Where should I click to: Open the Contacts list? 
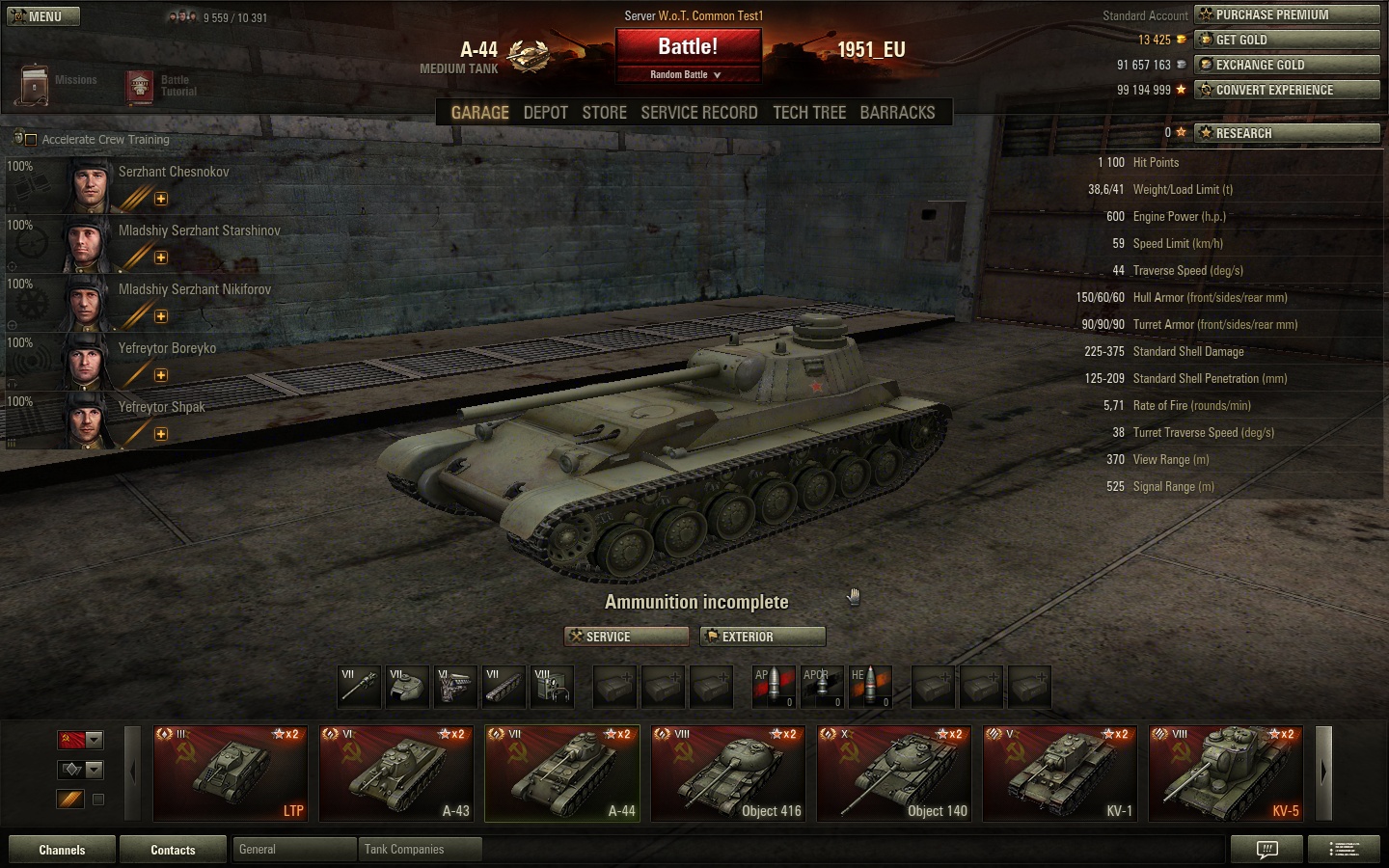pyautogui.click(x=173, y=850)
